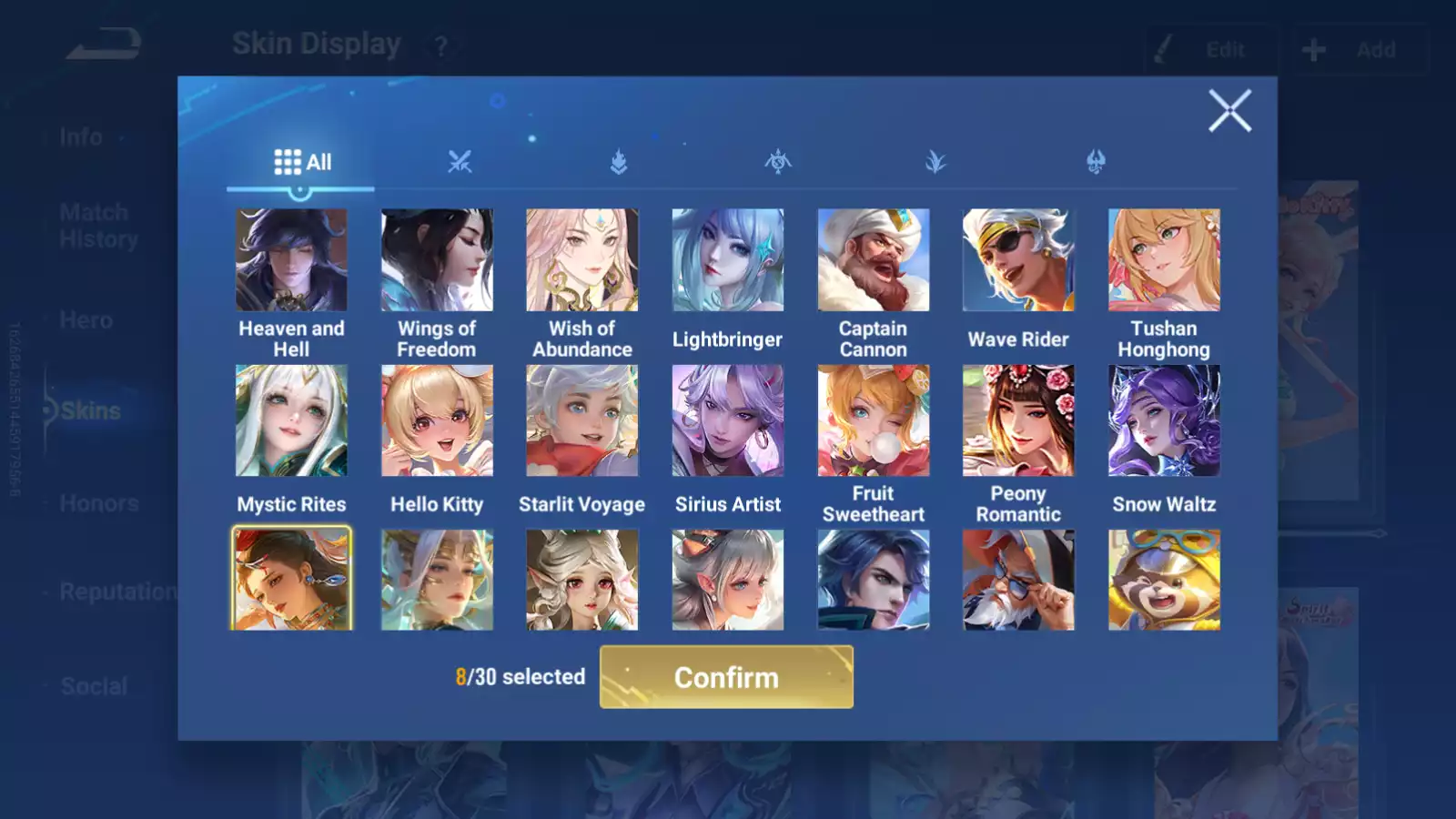The height and width of the screenshot is (819, 1456).
Task: Select the raccoon with goggles skin
Action: tap(1164, 580)
